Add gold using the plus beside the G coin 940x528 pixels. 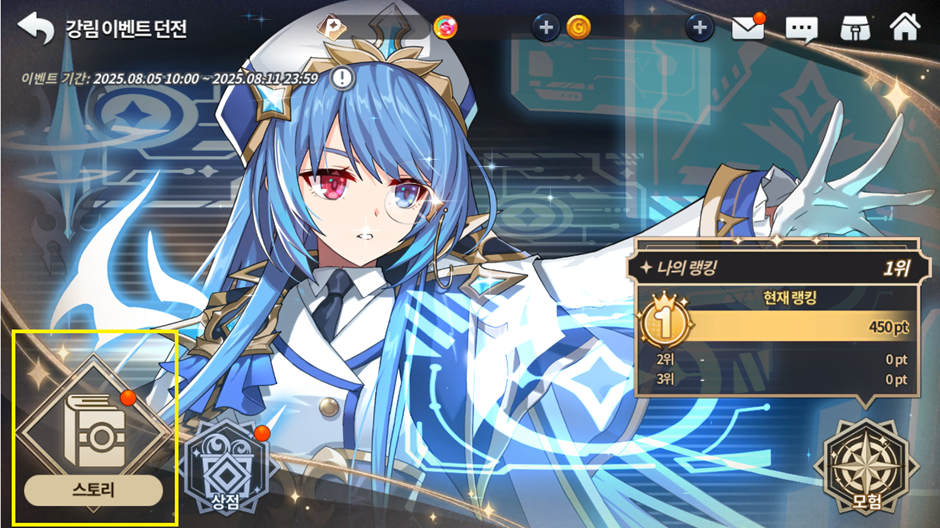[546, 28]
